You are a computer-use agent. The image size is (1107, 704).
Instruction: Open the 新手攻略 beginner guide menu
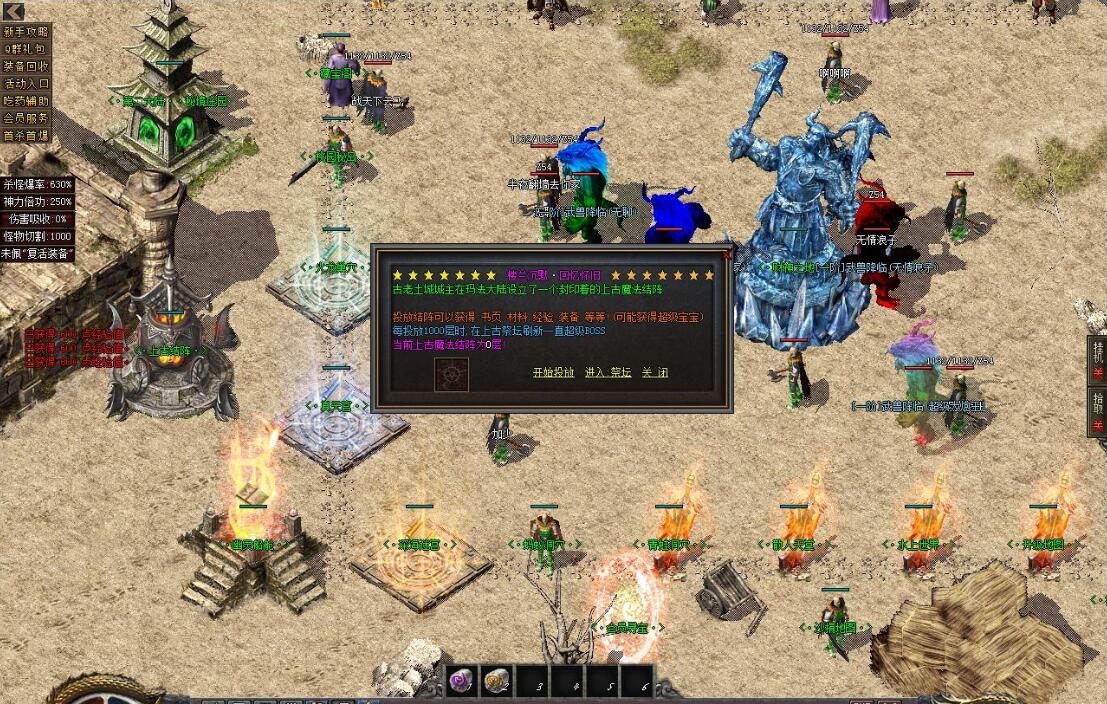point(26,31)
